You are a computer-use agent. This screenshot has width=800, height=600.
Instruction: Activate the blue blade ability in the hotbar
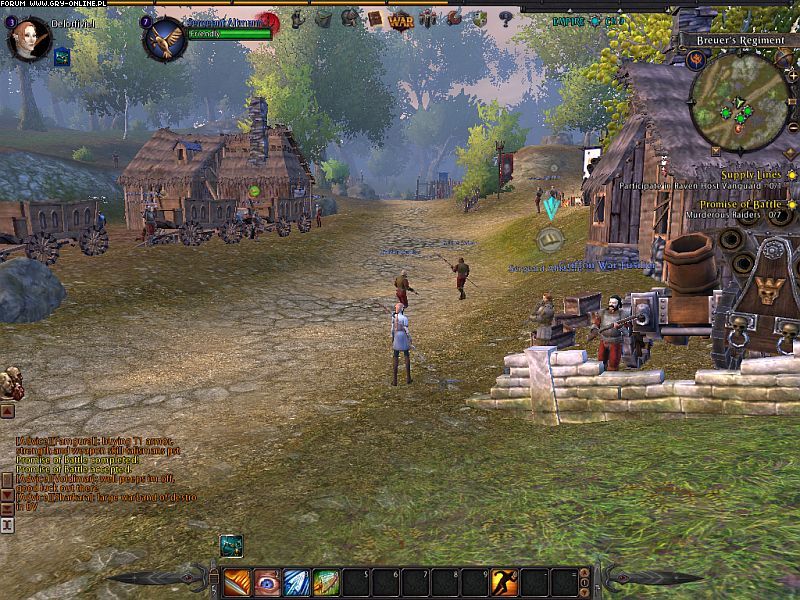click(297, 581)
